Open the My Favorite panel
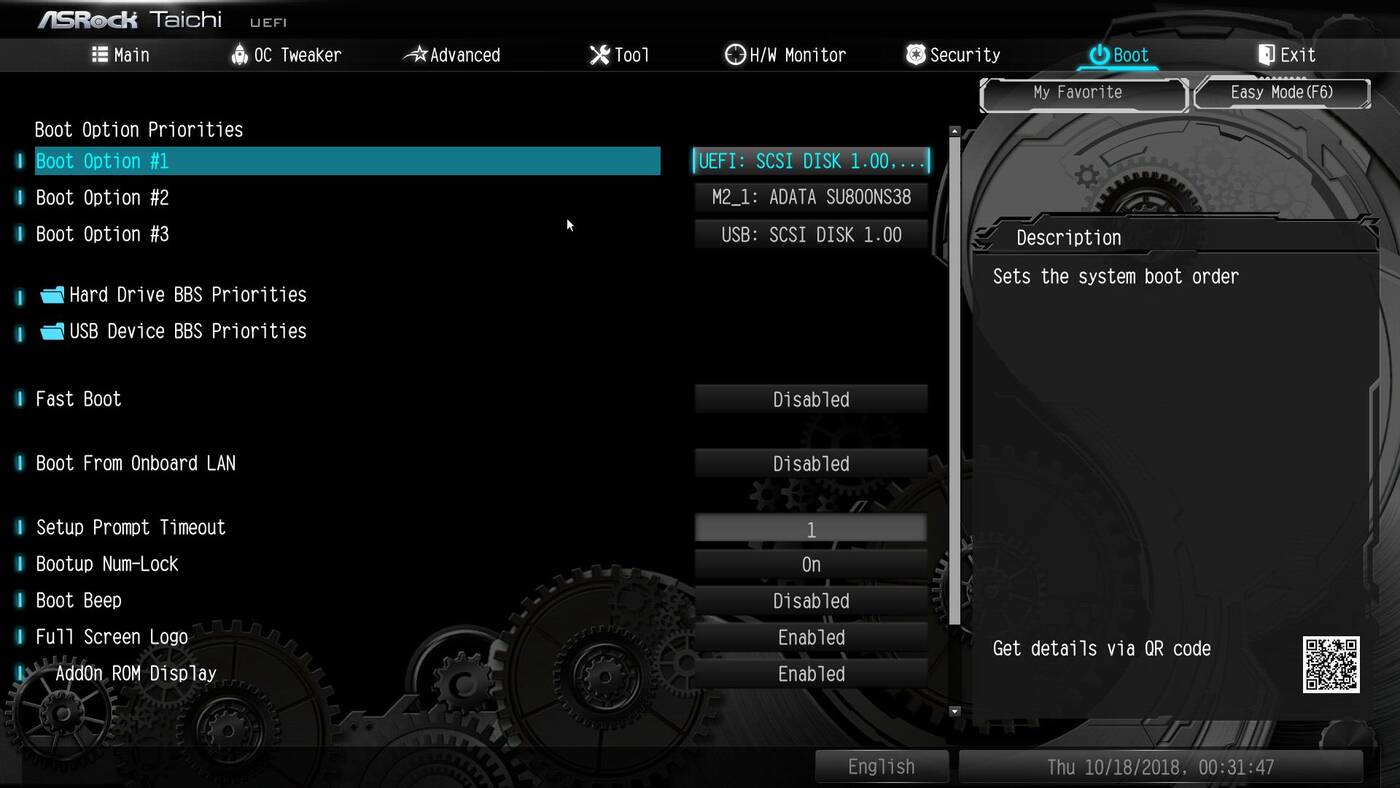Viewport: 1400px width, 788px height. point(1077,93)
